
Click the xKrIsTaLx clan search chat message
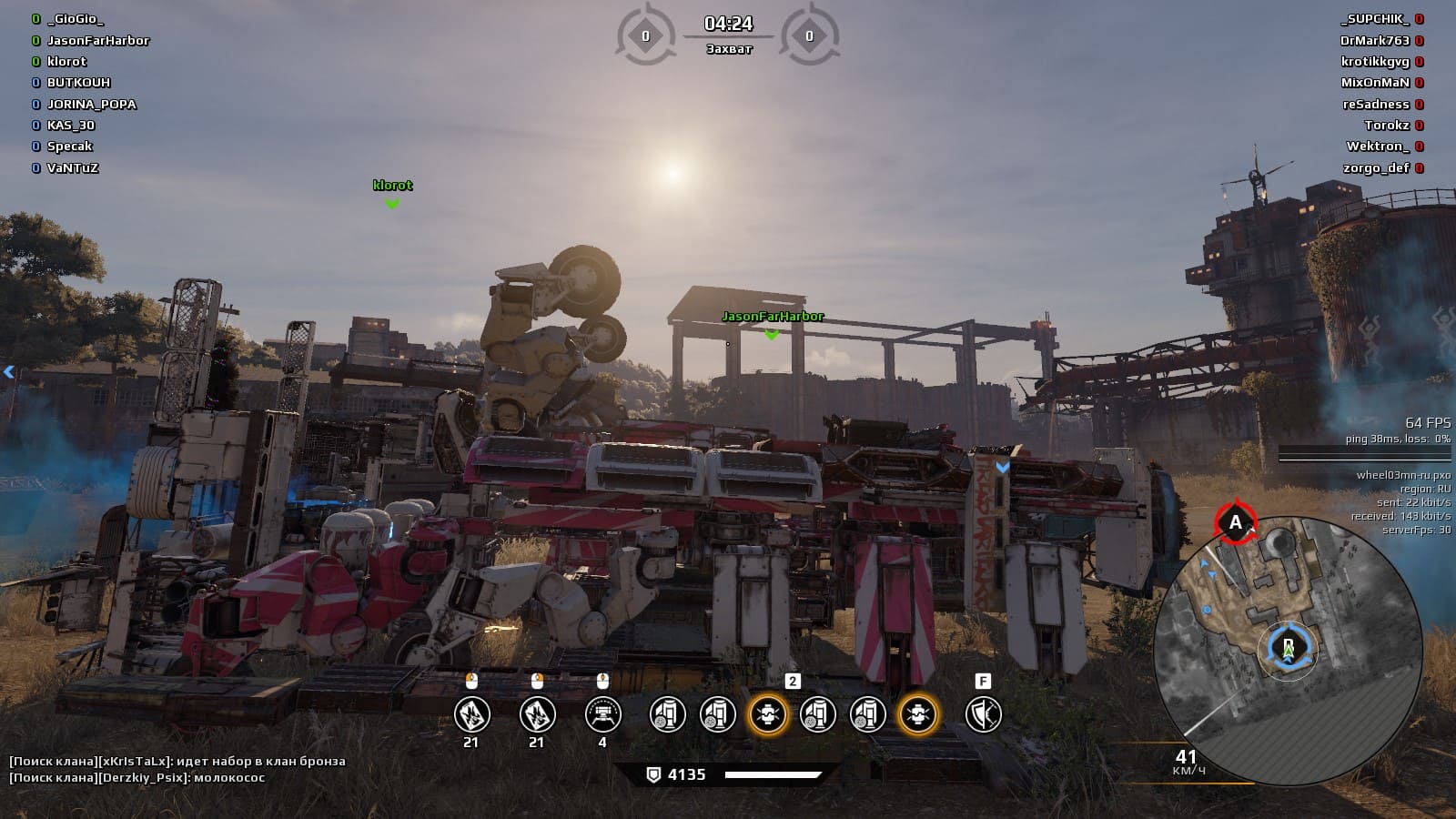(177, 761)
